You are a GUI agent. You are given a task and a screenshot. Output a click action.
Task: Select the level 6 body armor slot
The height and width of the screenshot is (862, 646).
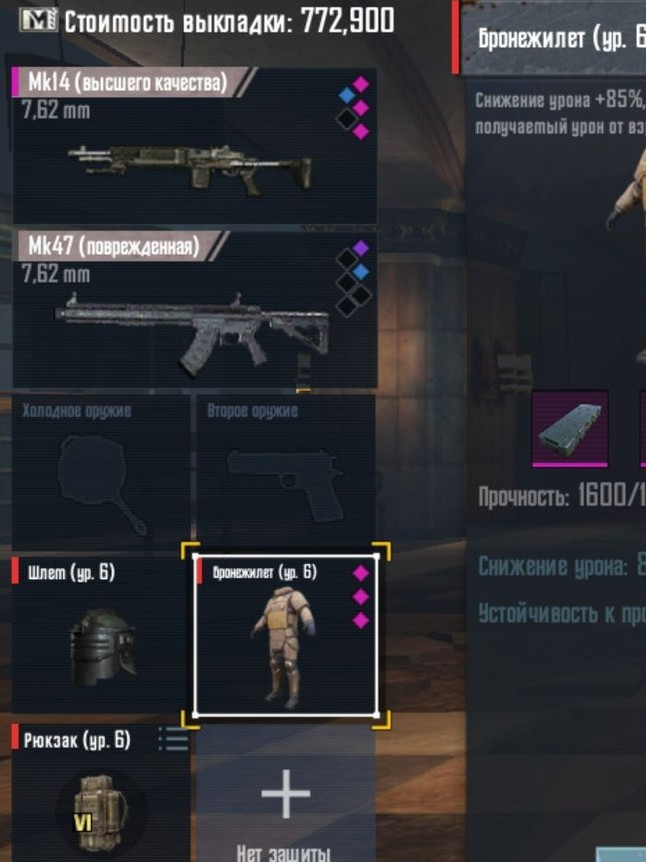coord(285,635)
